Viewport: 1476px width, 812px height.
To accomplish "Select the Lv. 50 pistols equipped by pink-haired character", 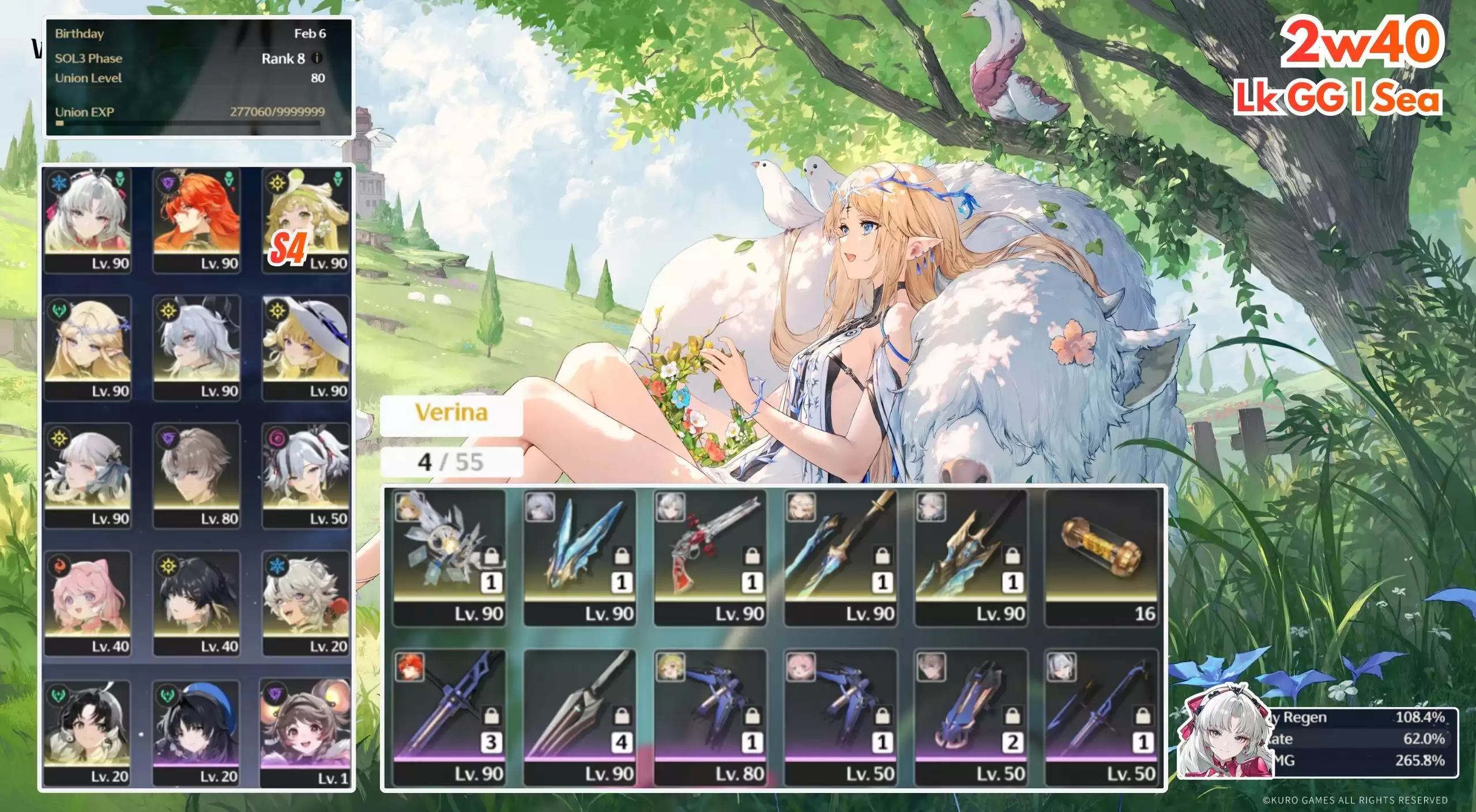I will [x=840, y=717].
